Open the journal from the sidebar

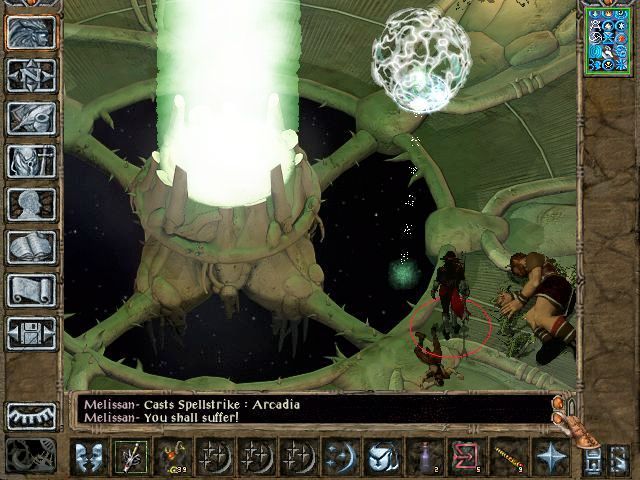pyautogui.click(x=32, y=117)
